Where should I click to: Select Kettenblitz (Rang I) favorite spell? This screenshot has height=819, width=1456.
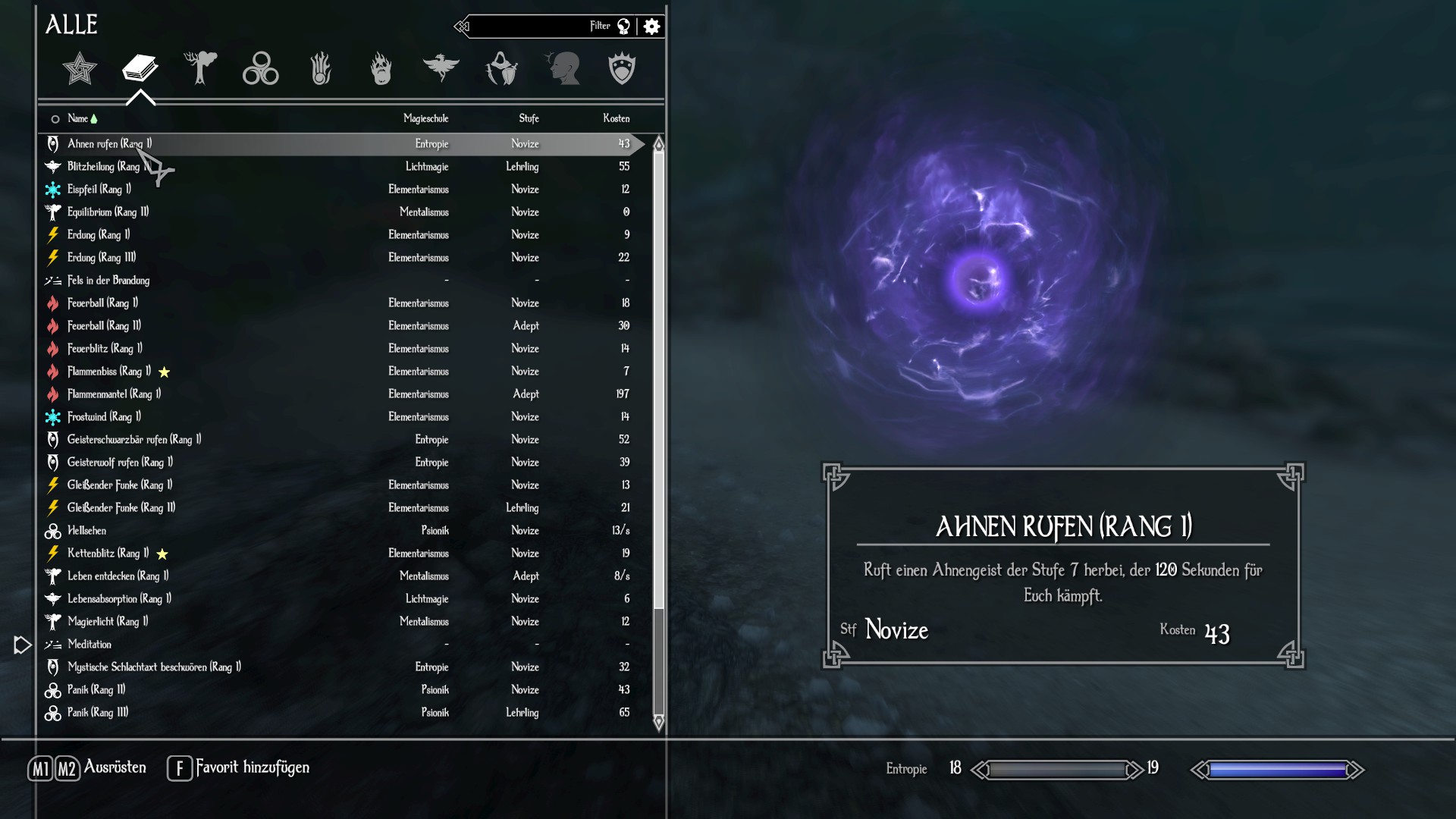(108, 554)
